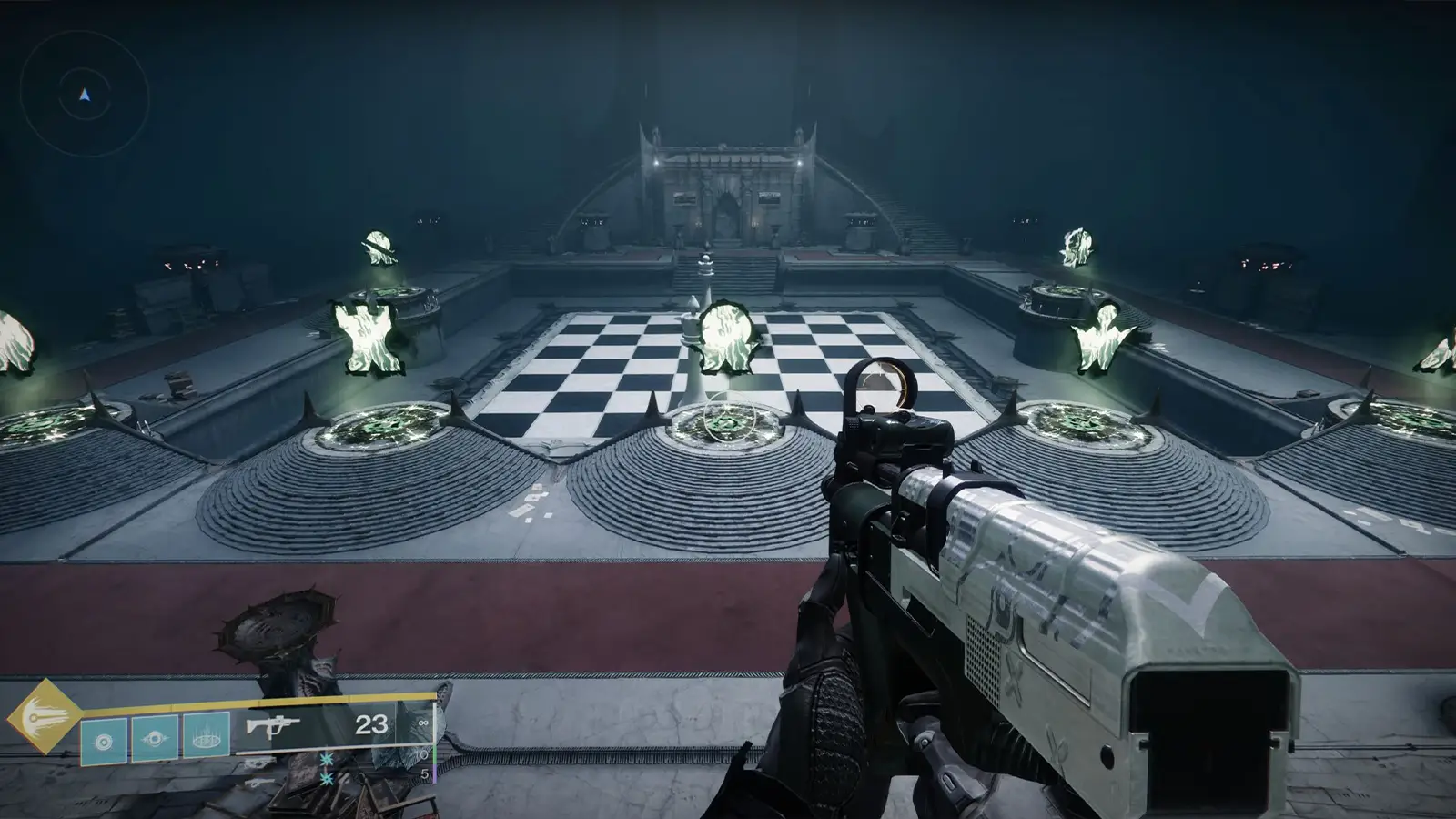Click the melee ability icon
Viewport: 1456px width, 819px height.
coord(154,738)
